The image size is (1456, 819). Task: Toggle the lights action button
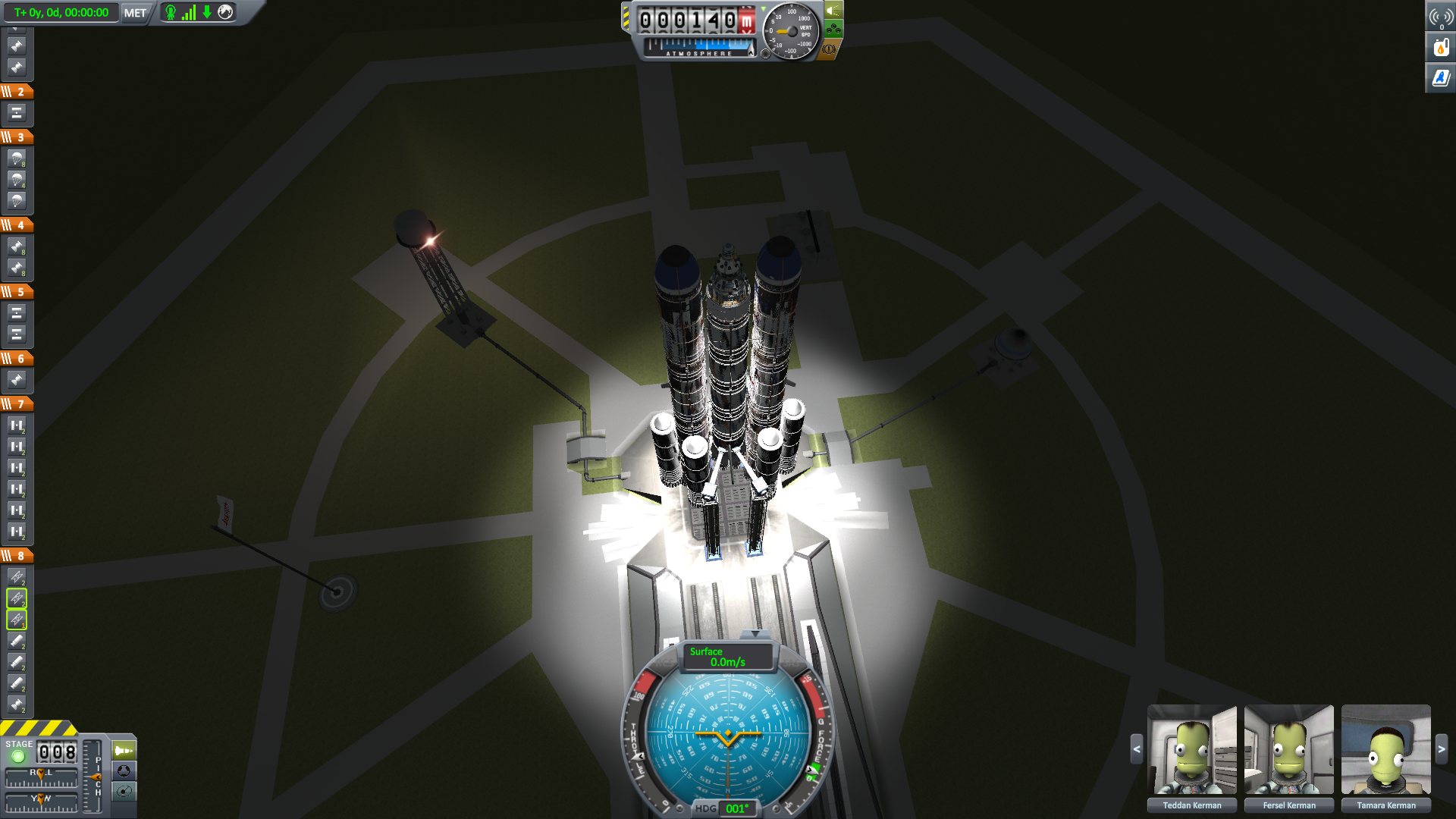[833, 10]
